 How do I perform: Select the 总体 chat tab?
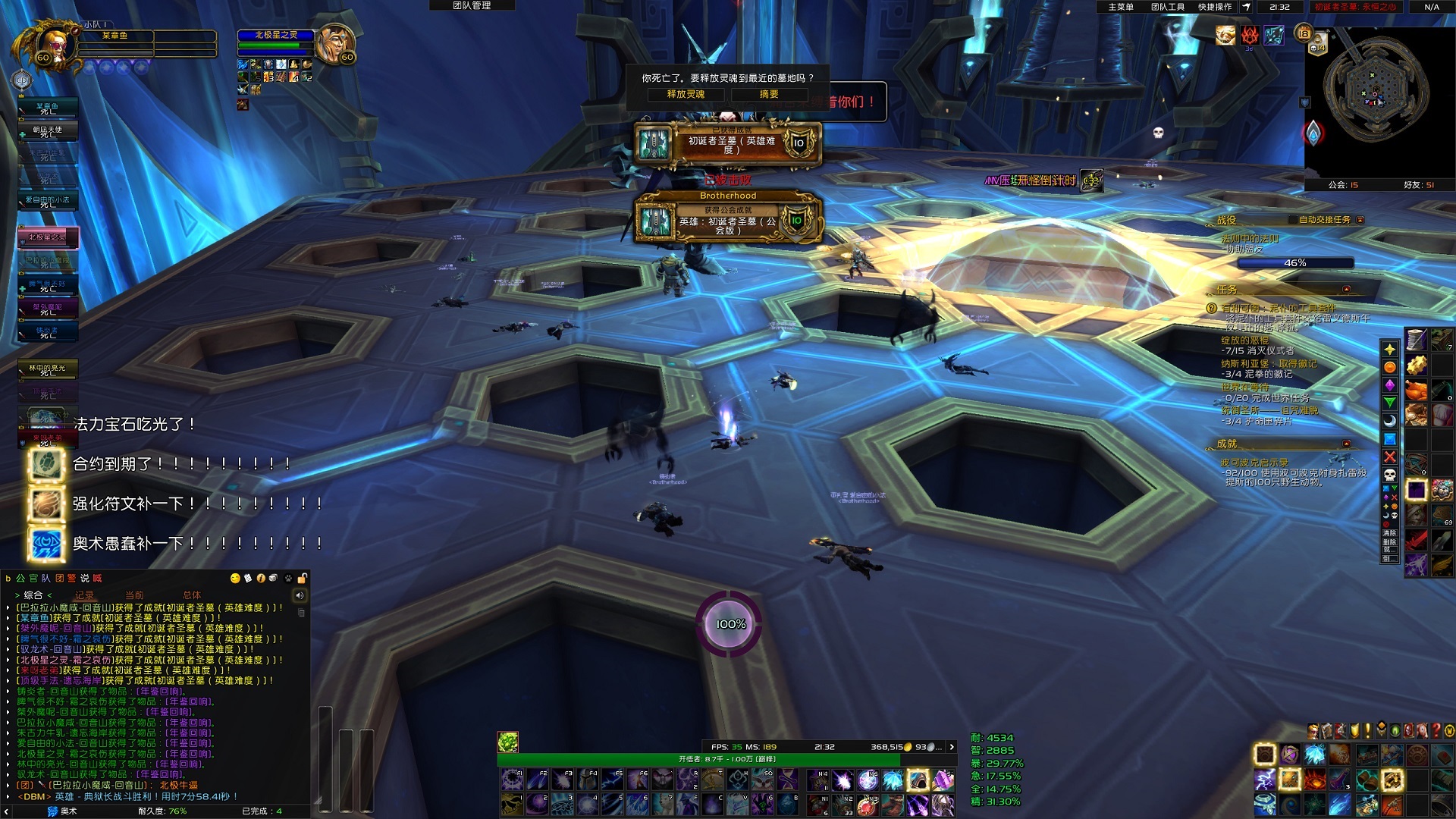tap(192, 595)
